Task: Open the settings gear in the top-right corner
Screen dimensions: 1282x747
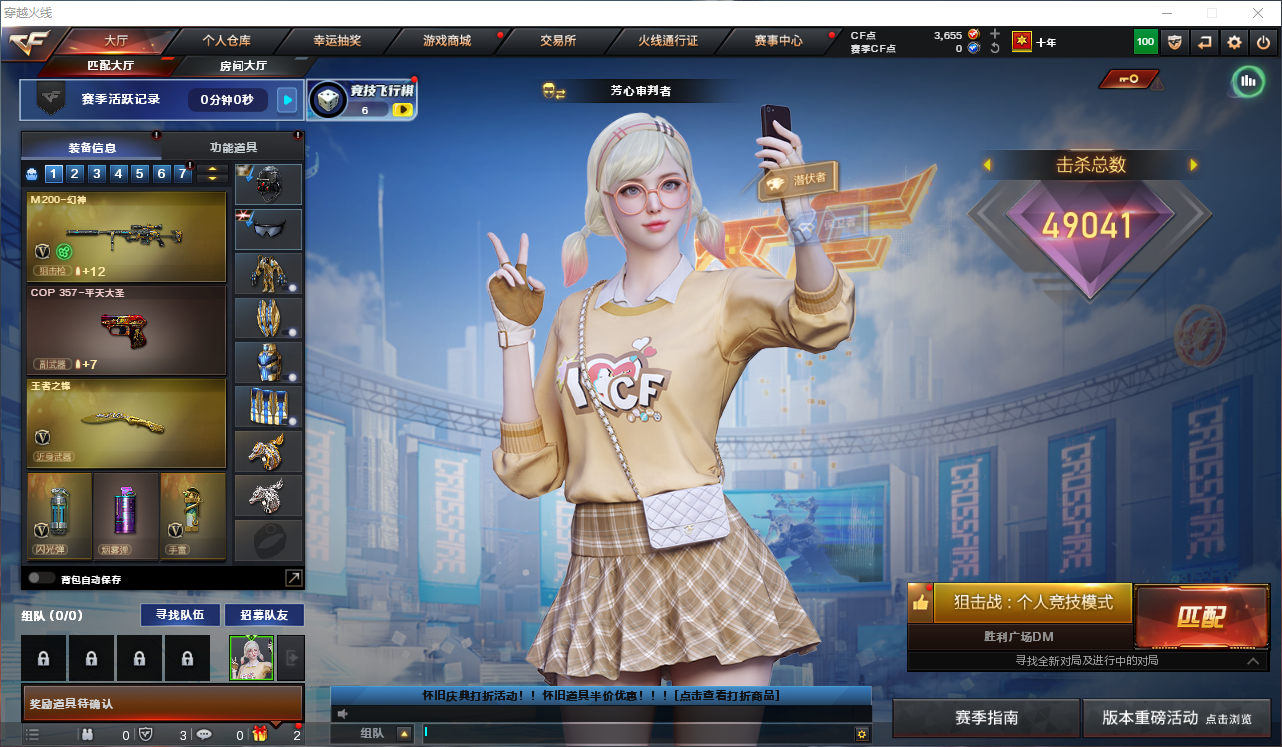Action: [x=1233, y=42]
